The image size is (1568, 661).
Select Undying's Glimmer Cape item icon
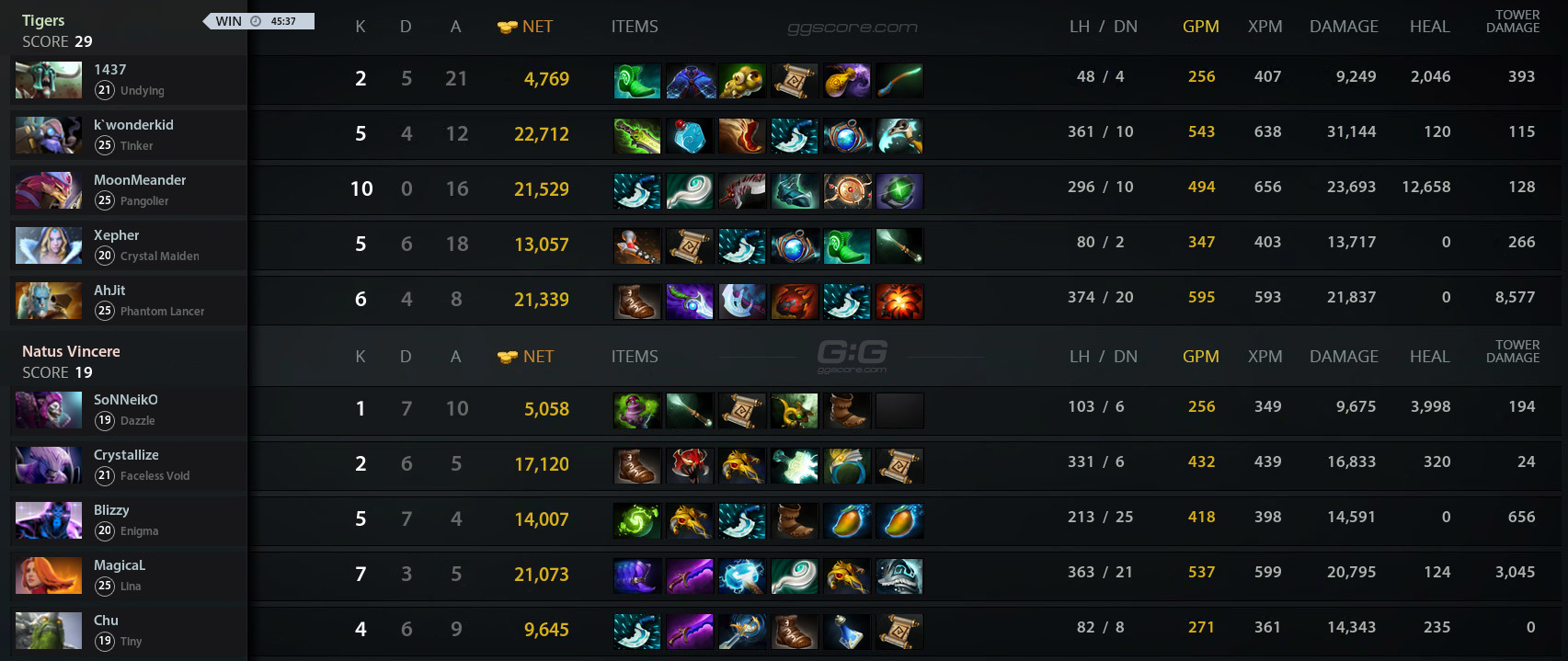point(690,81)
